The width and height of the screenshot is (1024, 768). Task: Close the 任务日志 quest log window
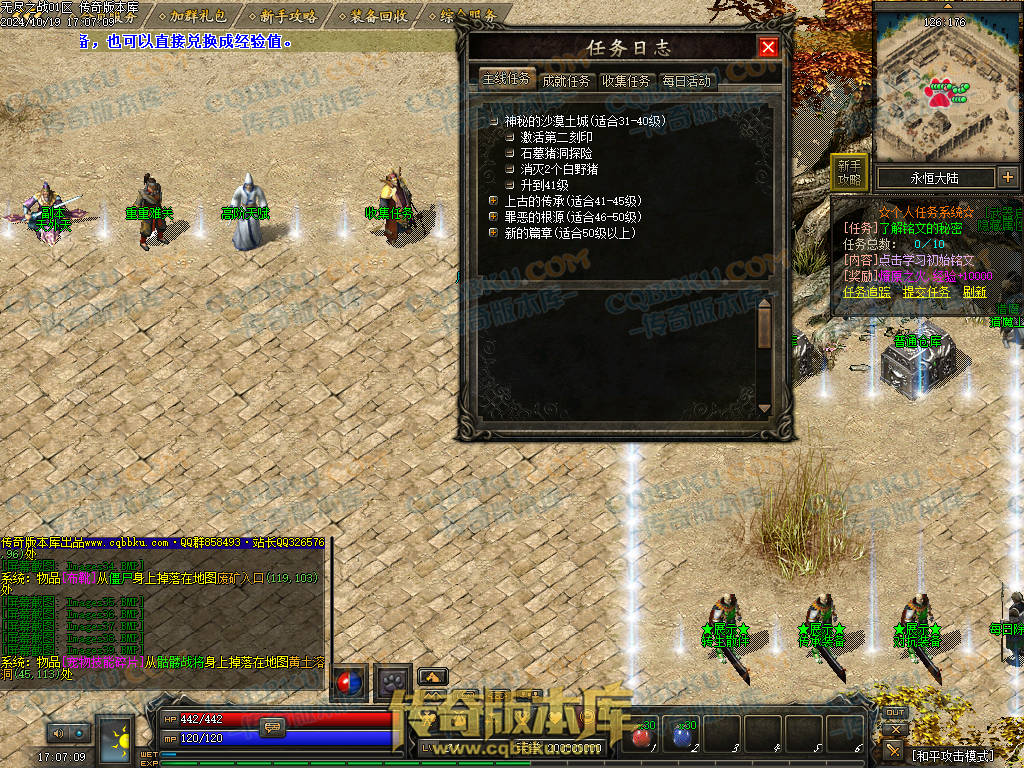click(768, 47)
